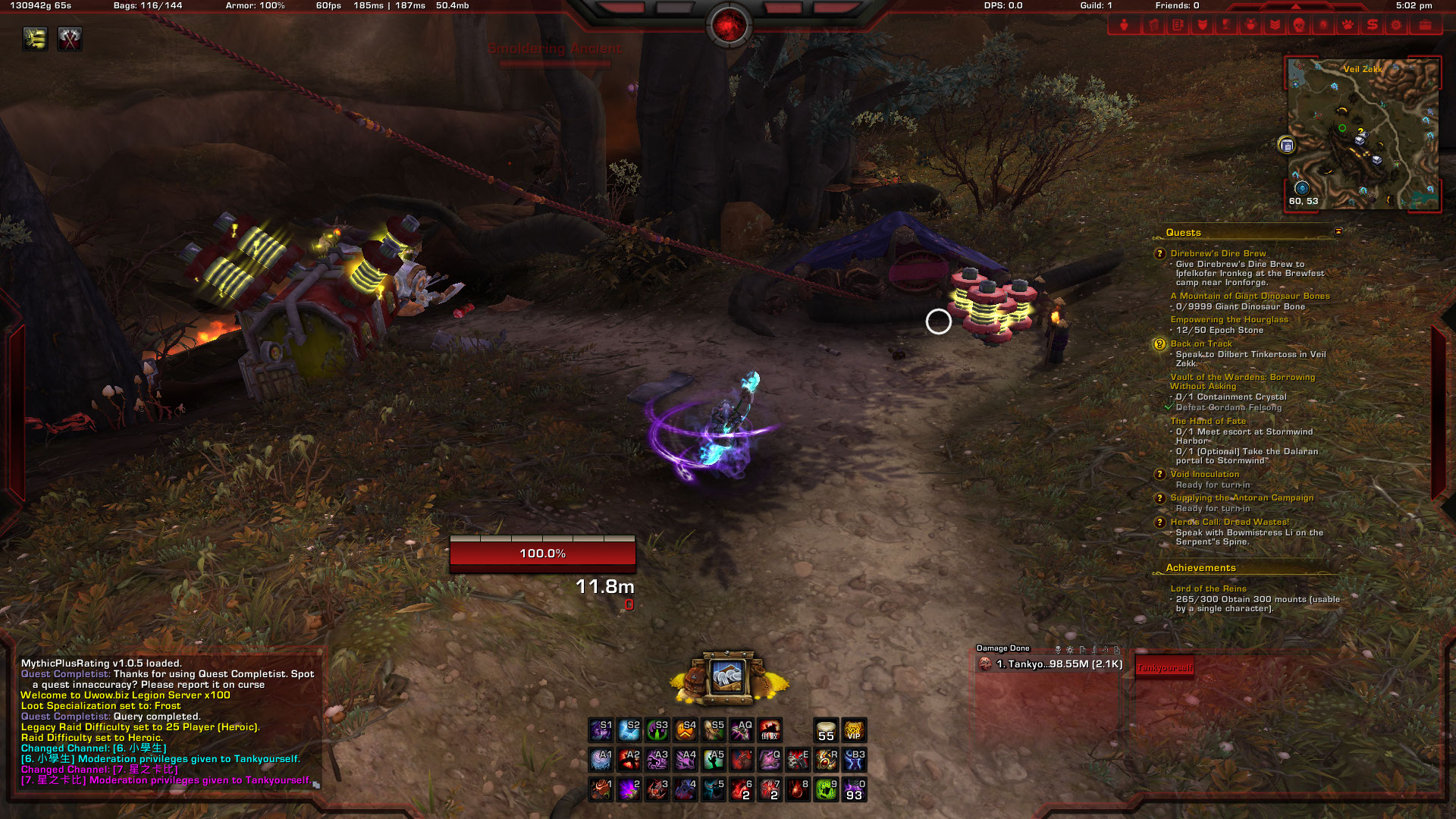The image size is (1456, 819).
Task: Use the drum item with 55 charges
Action: [x=826, y=730]
